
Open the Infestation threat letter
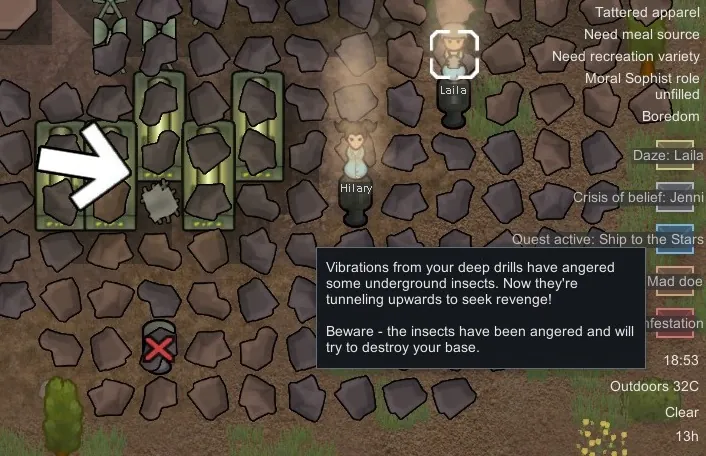(674, 324)
